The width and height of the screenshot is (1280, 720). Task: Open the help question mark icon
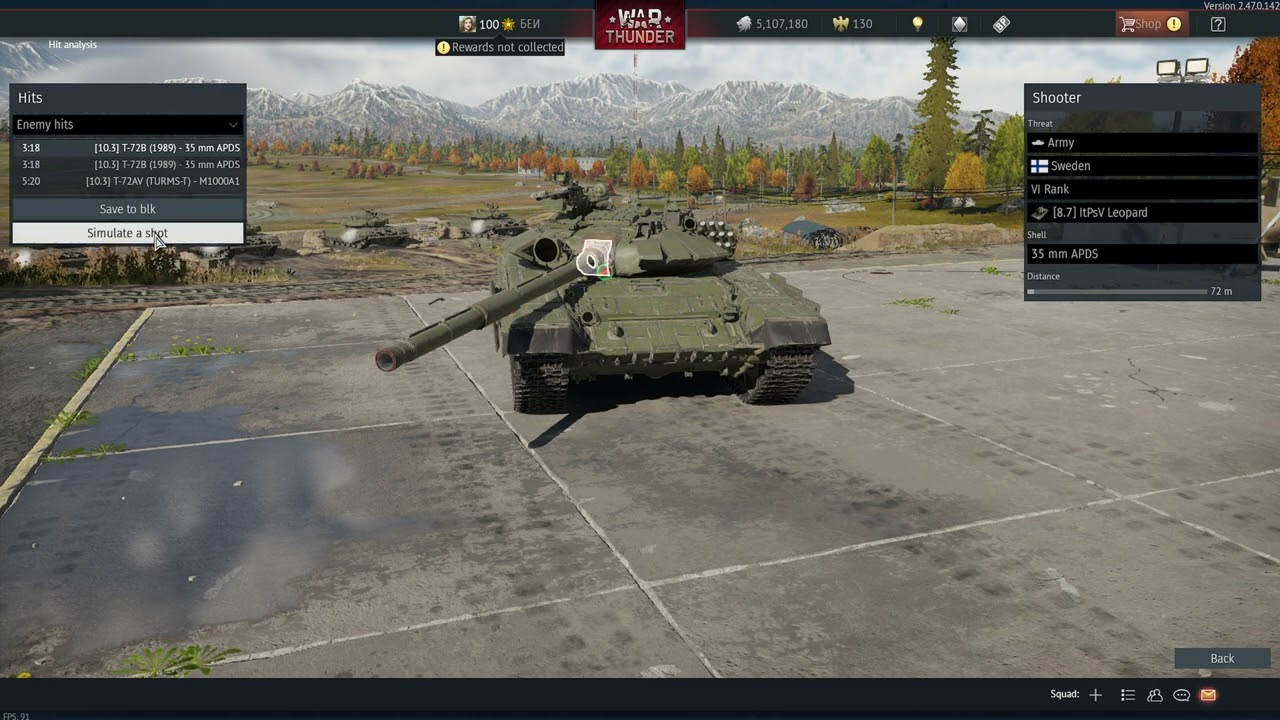pyautogui.click(x=1218, y=24)
